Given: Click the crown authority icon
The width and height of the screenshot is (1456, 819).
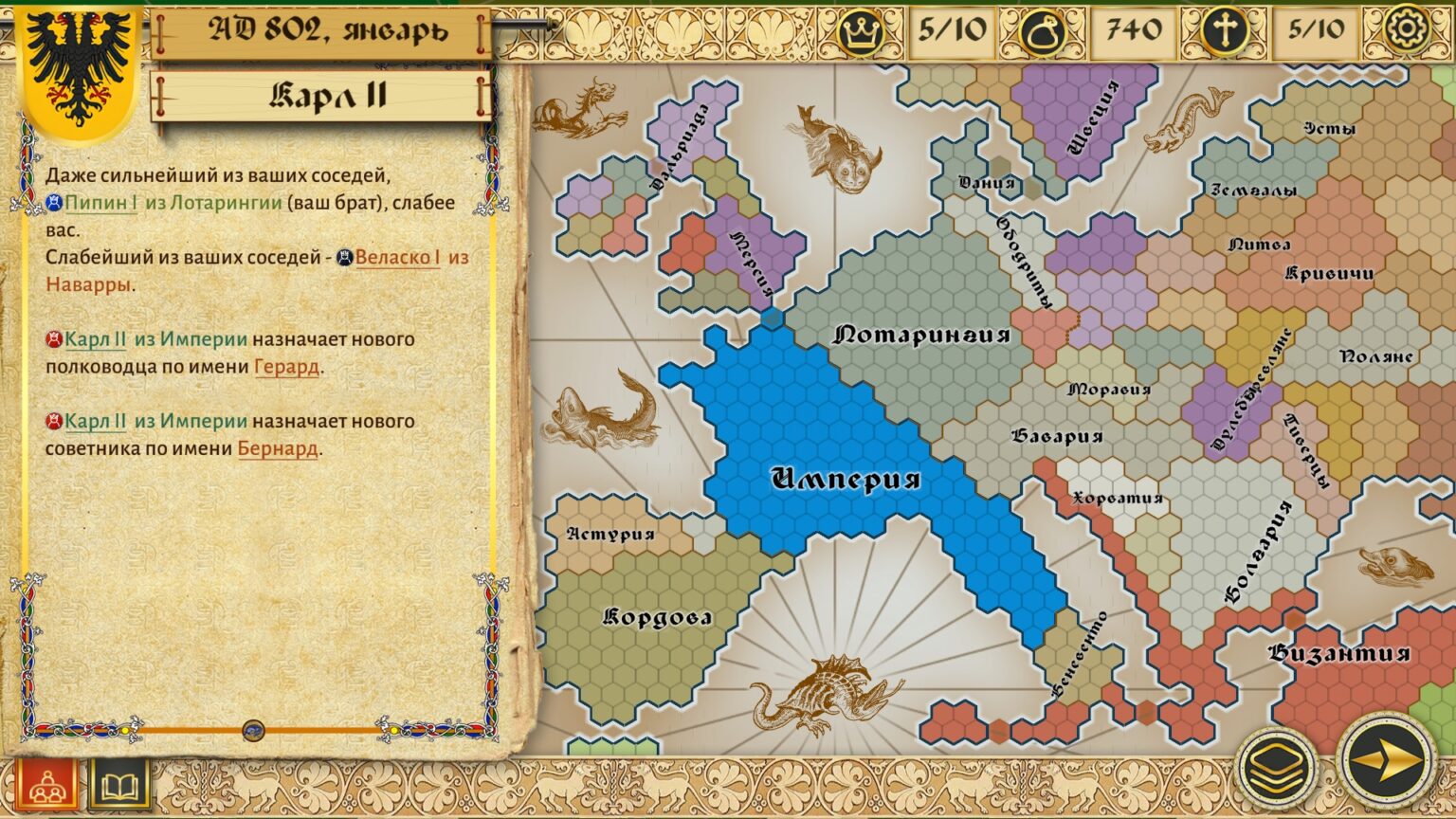Looking at the screenshot, I should 861,31.
